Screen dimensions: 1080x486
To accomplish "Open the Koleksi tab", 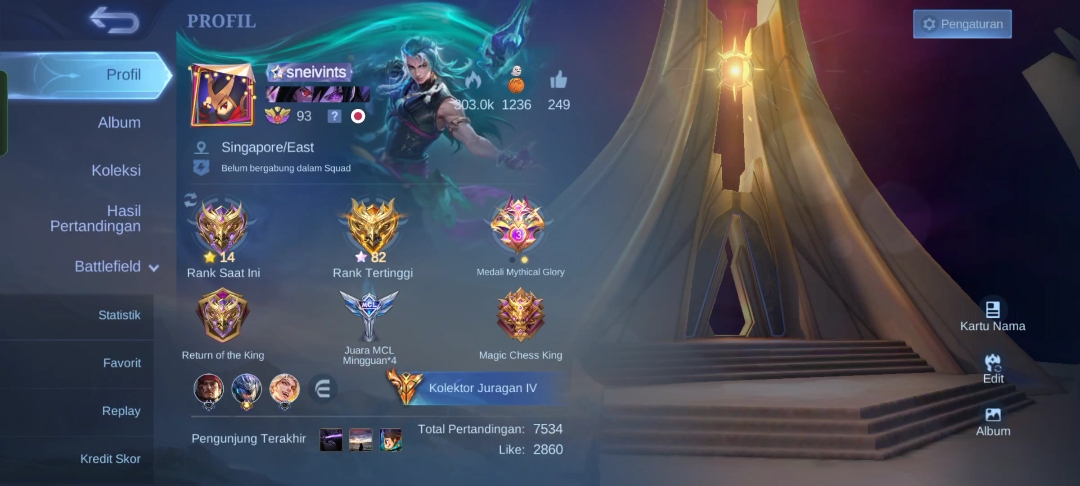I will coord(116,170).
